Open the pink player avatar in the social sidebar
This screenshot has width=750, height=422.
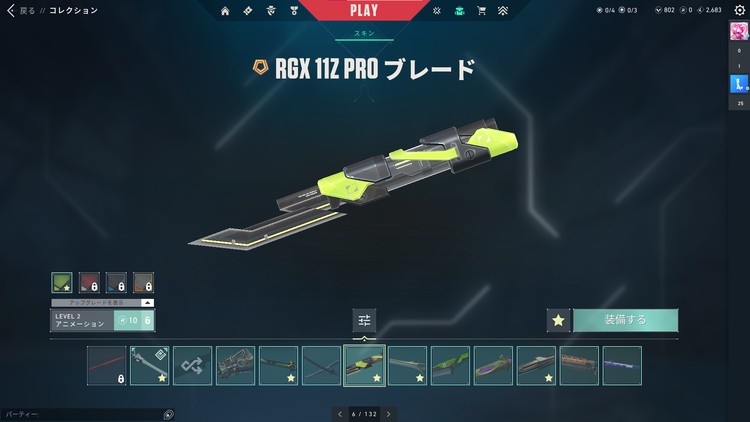point(740,32)
